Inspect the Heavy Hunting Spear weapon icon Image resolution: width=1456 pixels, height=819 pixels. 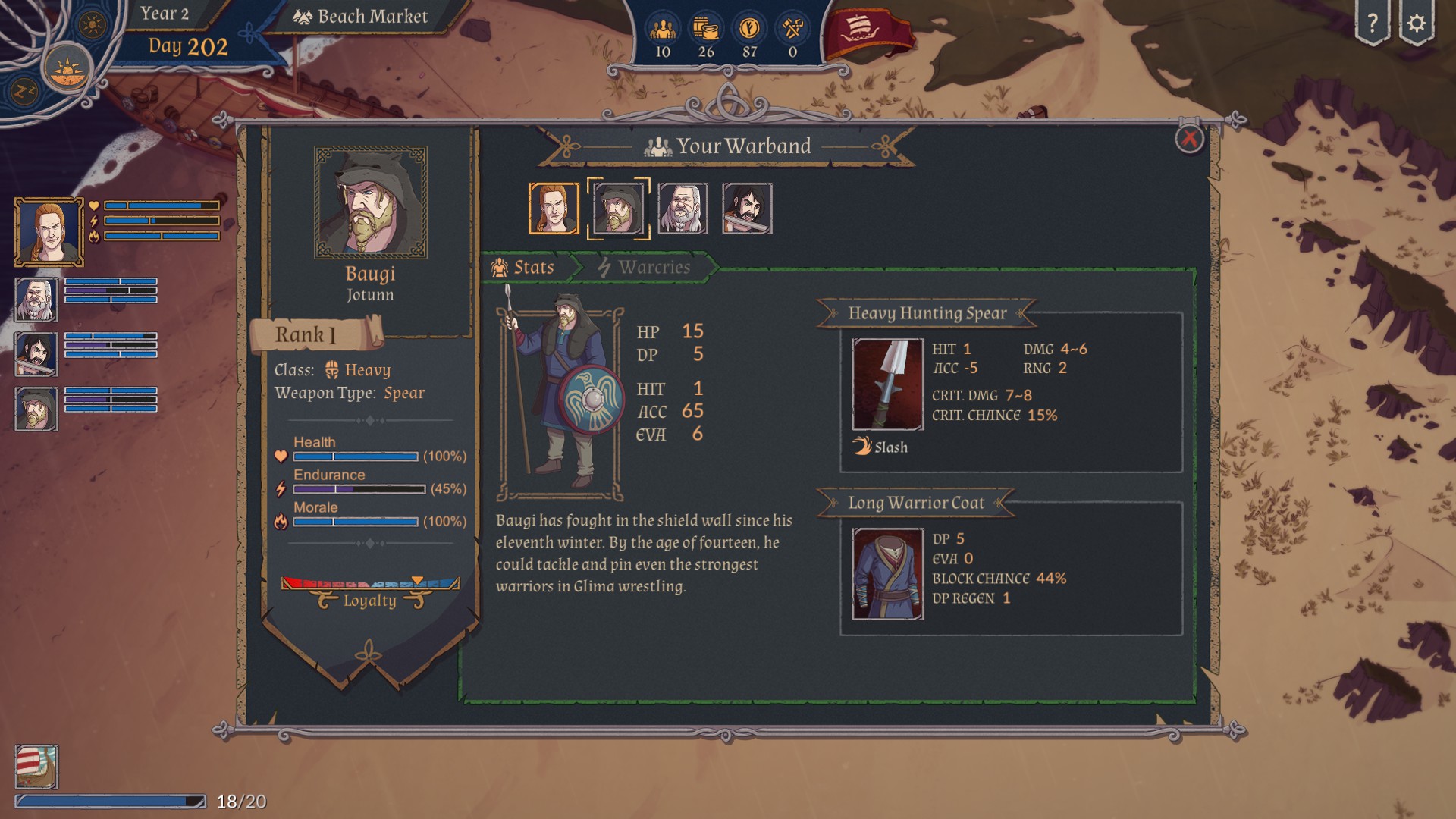887,384
